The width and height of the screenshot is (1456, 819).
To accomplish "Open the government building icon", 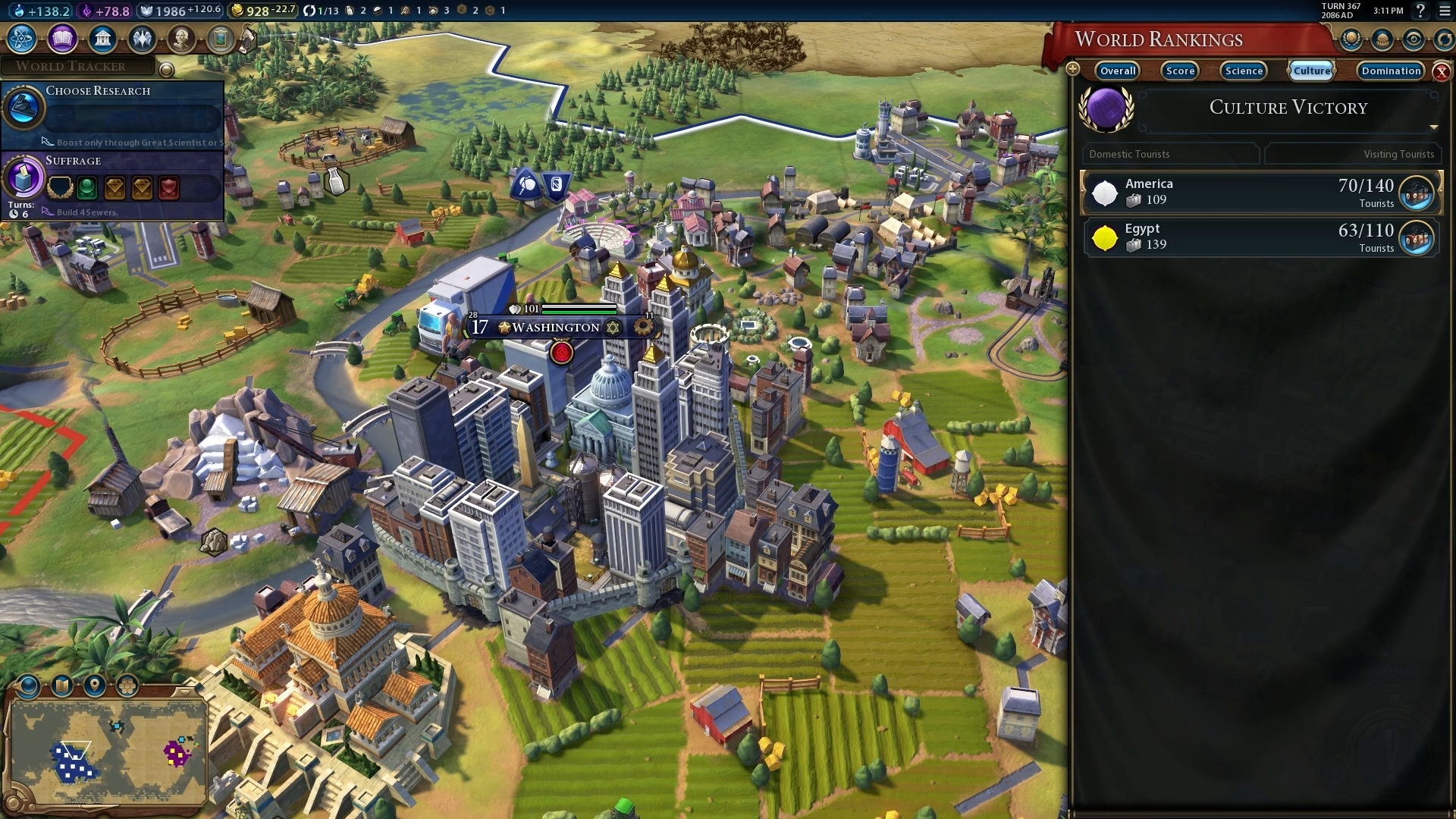I will [x=102, y=38].
